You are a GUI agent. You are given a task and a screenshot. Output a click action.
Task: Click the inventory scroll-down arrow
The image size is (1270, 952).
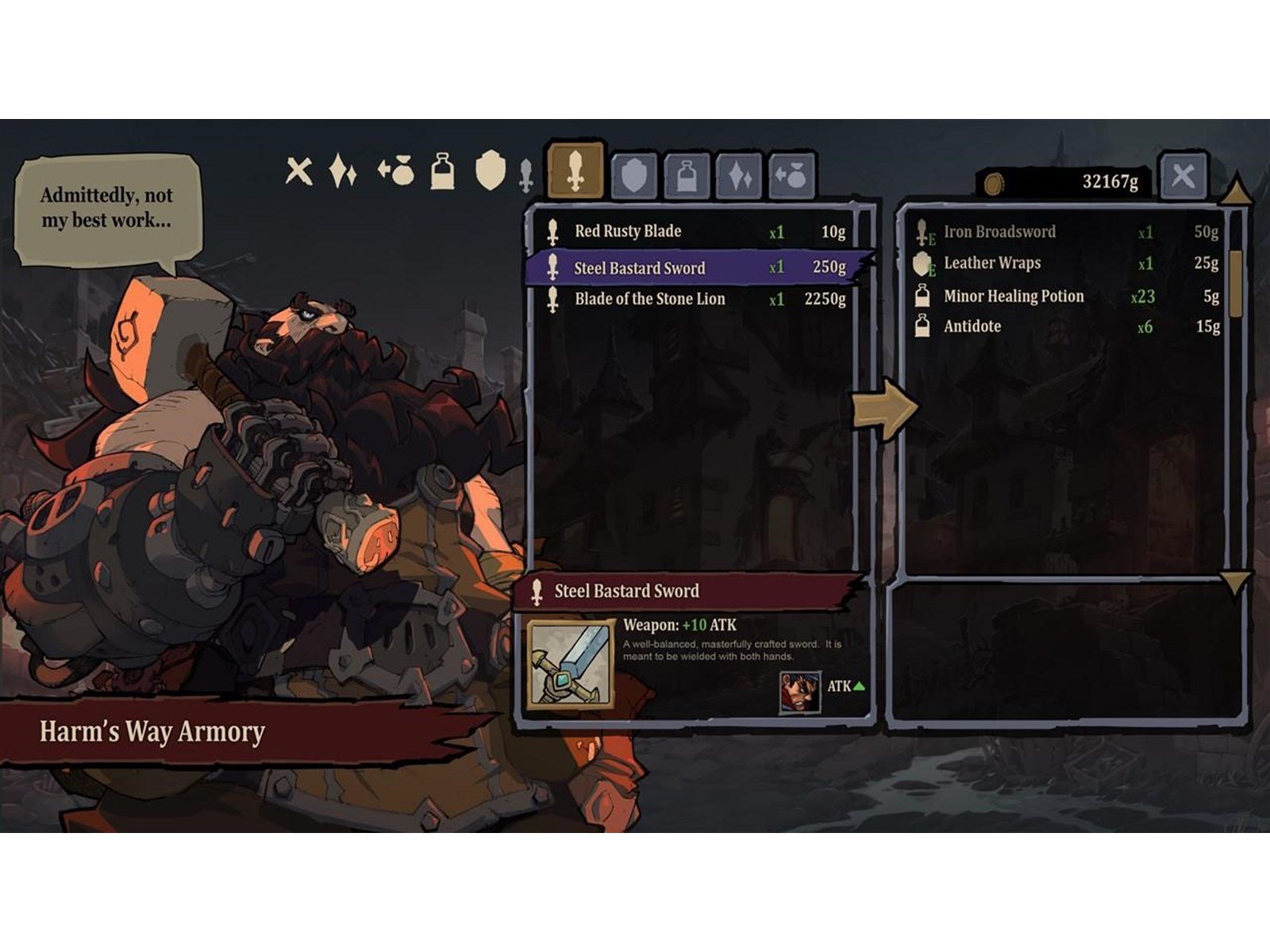1235,583
